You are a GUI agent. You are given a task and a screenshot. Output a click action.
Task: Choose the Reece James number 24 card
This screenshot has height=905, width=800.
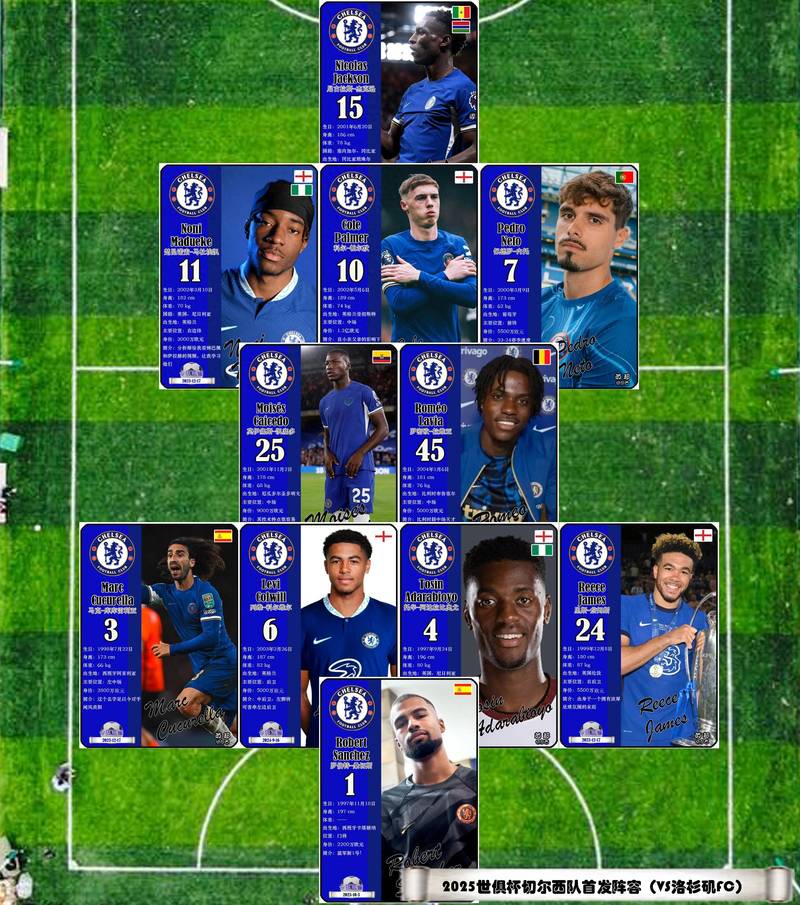639,634
